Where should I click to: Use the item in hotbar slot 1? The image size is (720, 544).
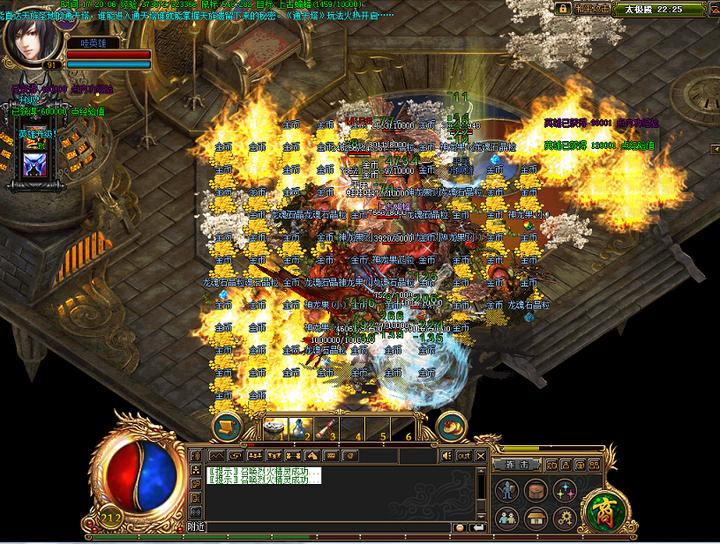(275, 427)
